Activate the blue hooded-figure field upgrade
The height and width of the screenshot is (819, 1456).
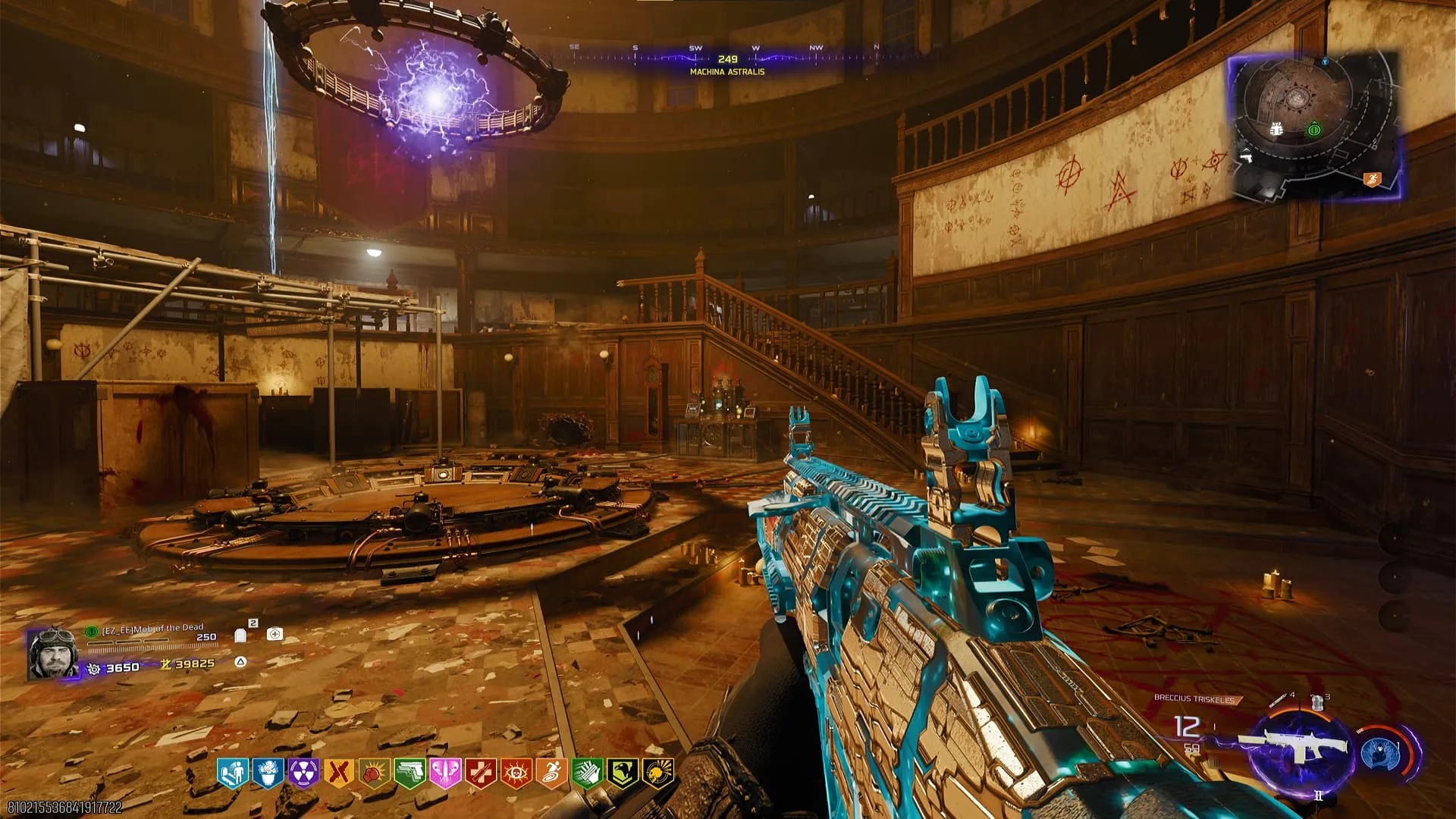point(1379,754)
